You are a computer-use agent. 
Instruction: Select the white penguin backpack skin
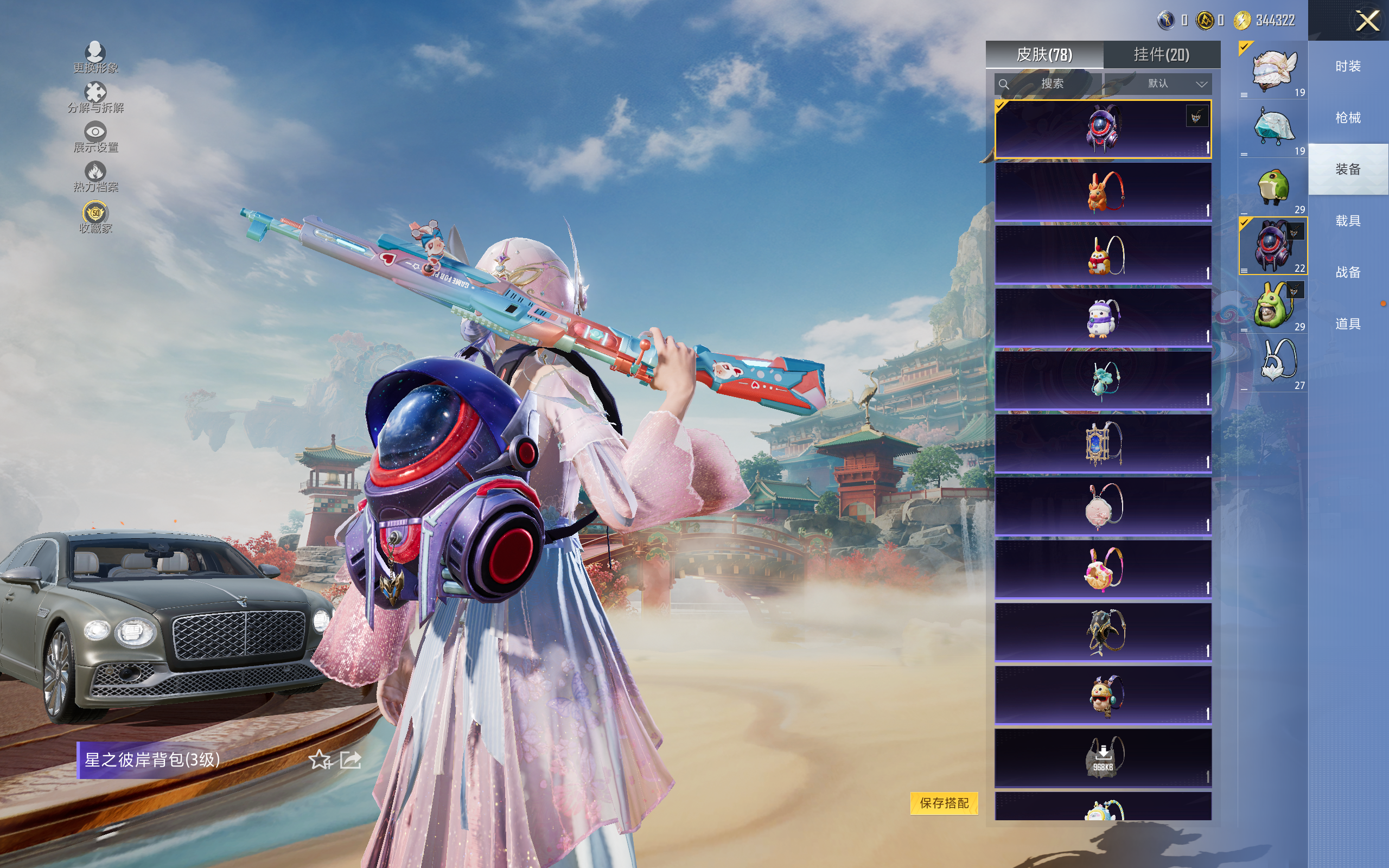[x=1103, y=317]
